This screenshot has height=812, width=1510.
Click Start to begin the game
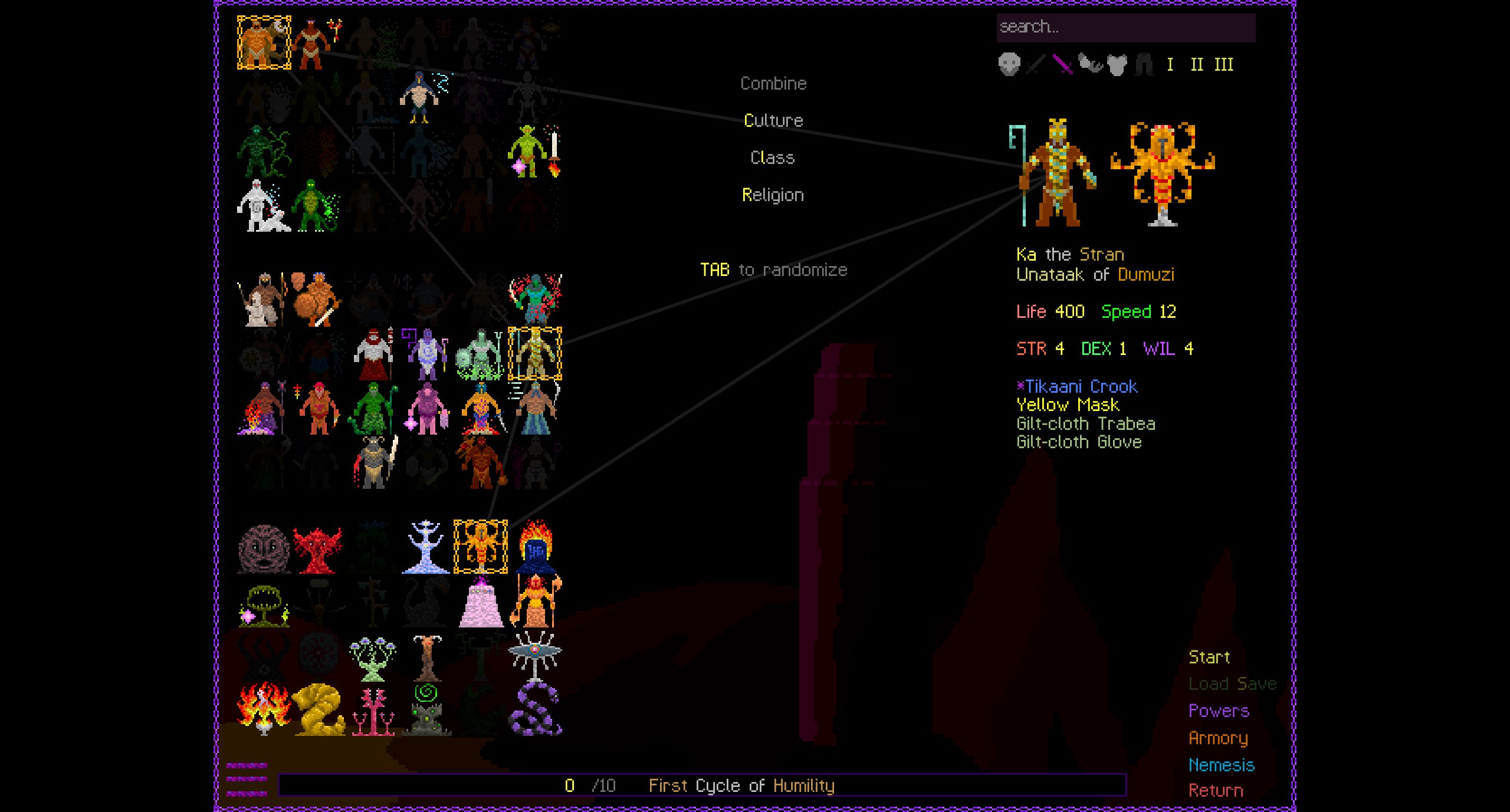point(1208,657)
